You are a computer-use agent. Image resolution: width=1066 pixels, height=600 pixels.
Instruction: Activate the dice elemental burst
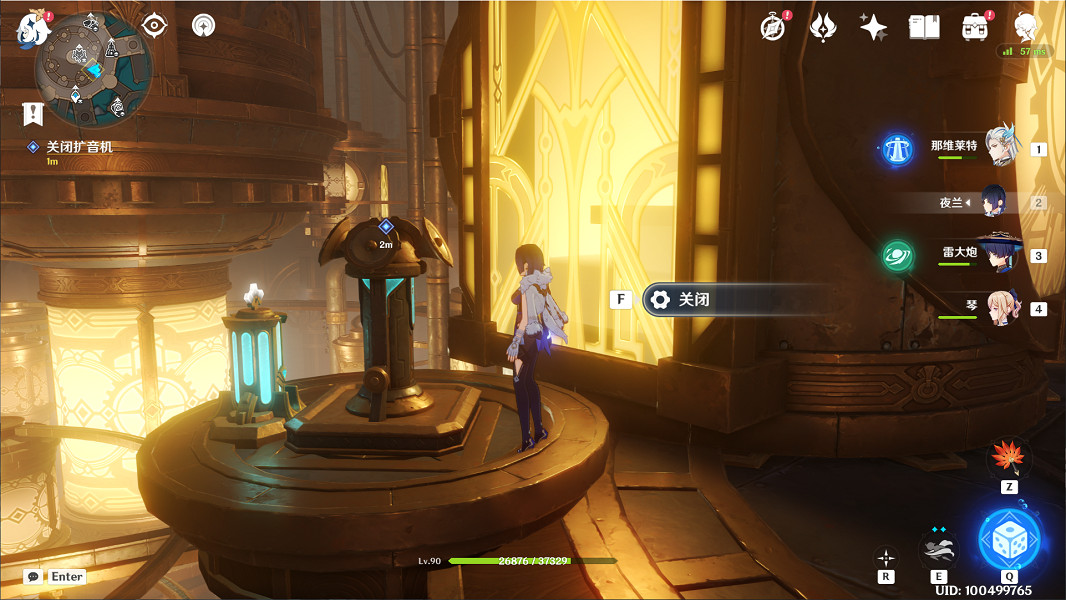coord(1010,539)
